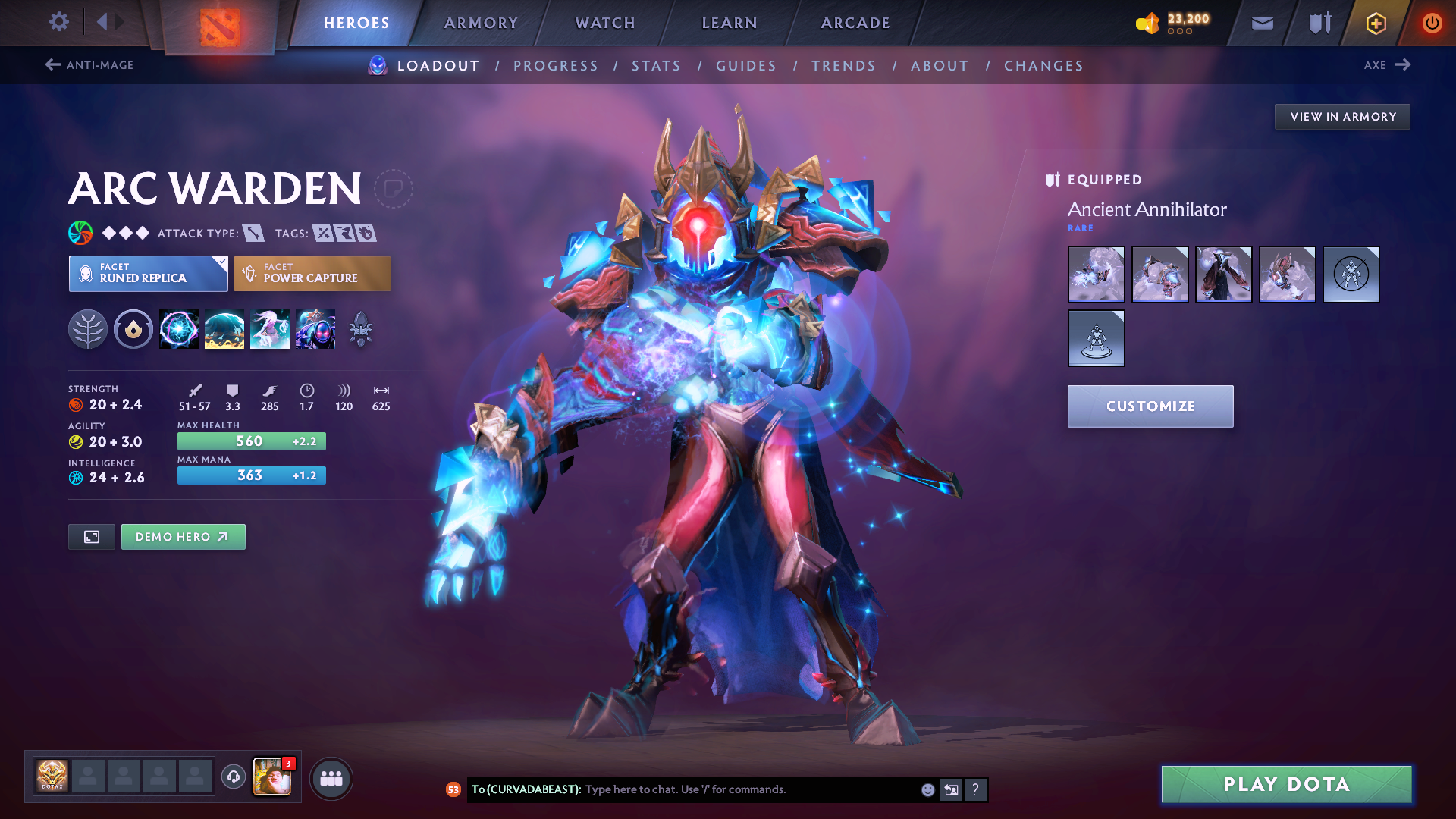Go back to previous hero Anti-Mage

89,65
